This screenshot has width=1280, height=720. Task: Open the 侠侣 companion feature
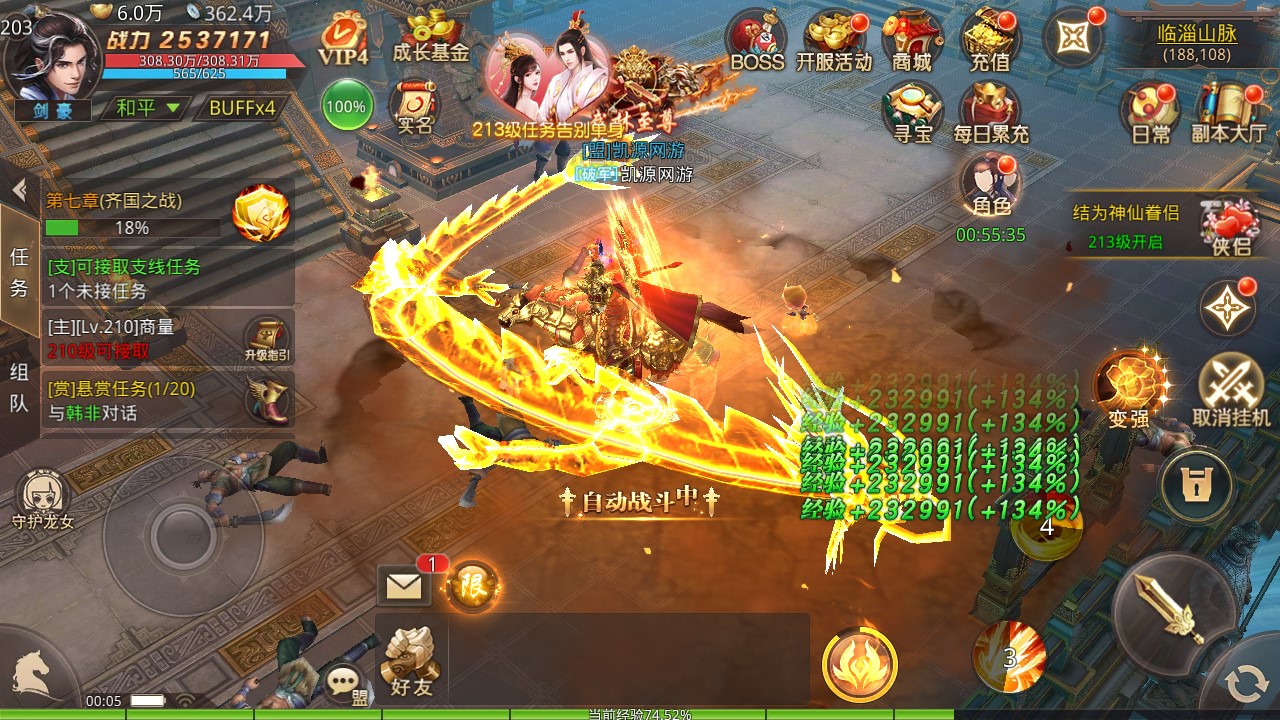pyautogui.click(x=1230, y=226)
